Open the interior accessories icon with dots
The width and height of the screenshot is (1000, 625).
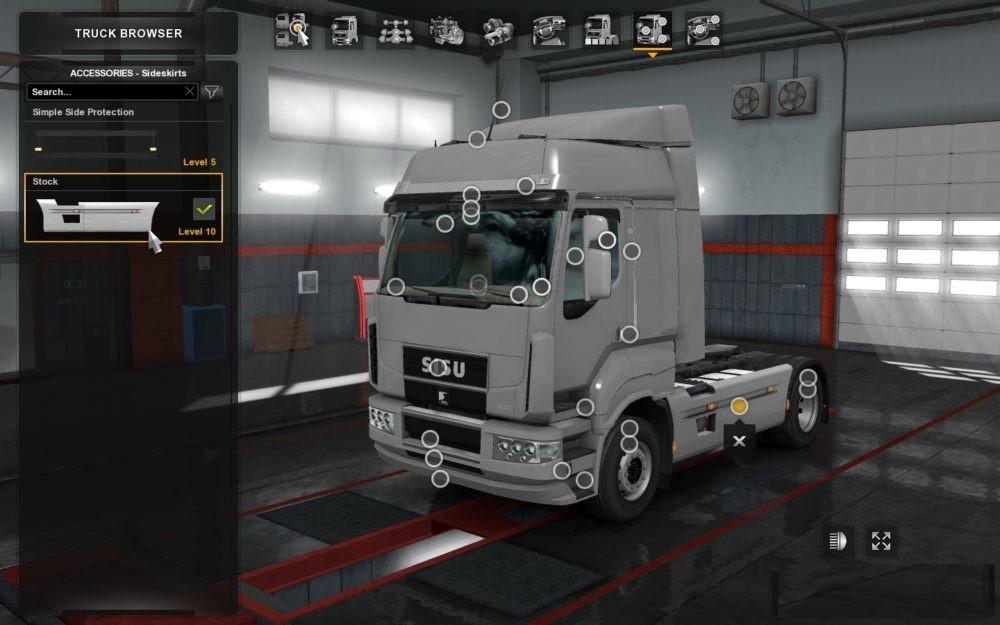point(704,30)
